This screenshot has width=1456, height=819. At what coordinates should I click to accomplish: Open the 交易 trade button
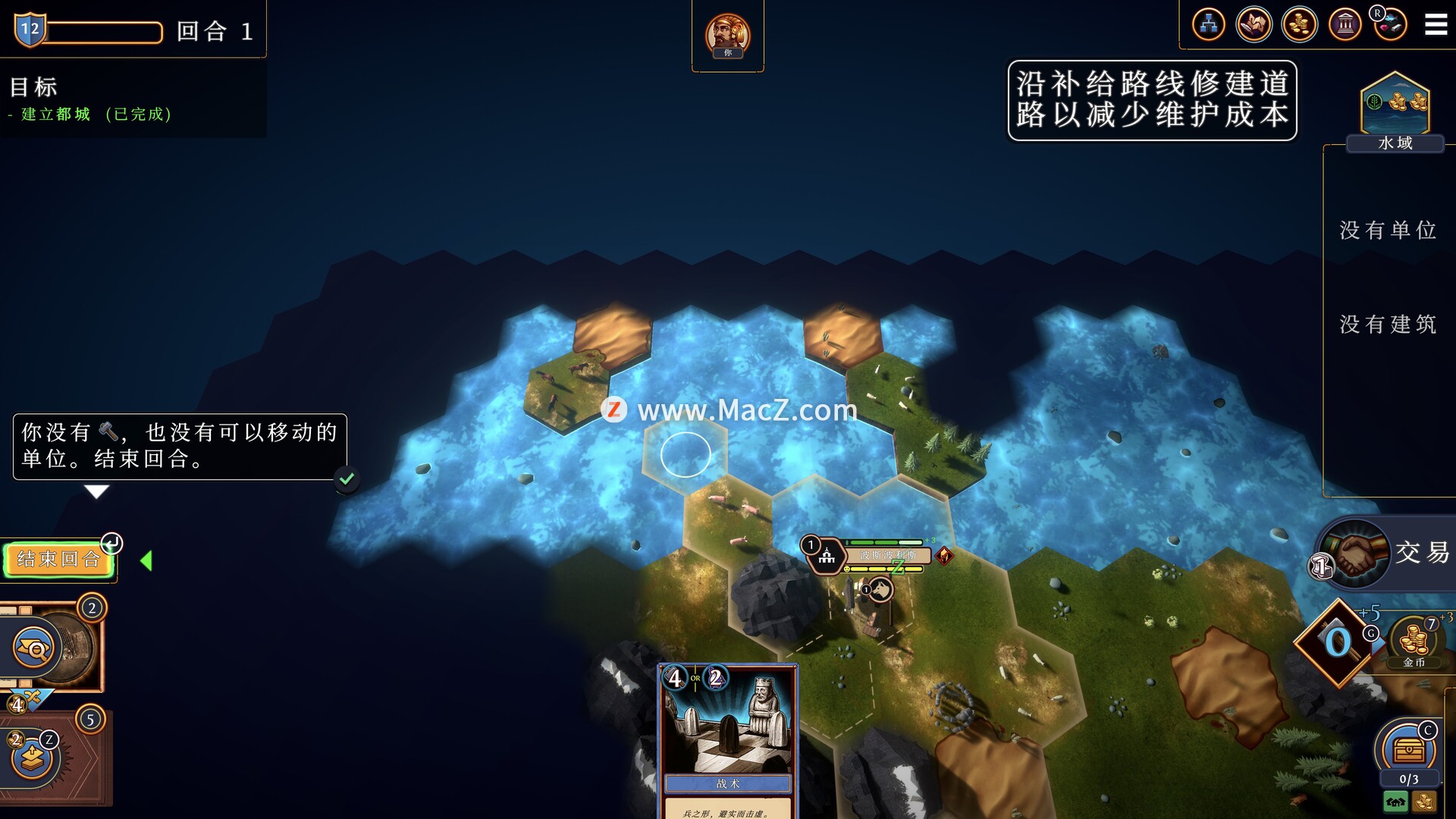point(1385,552)
